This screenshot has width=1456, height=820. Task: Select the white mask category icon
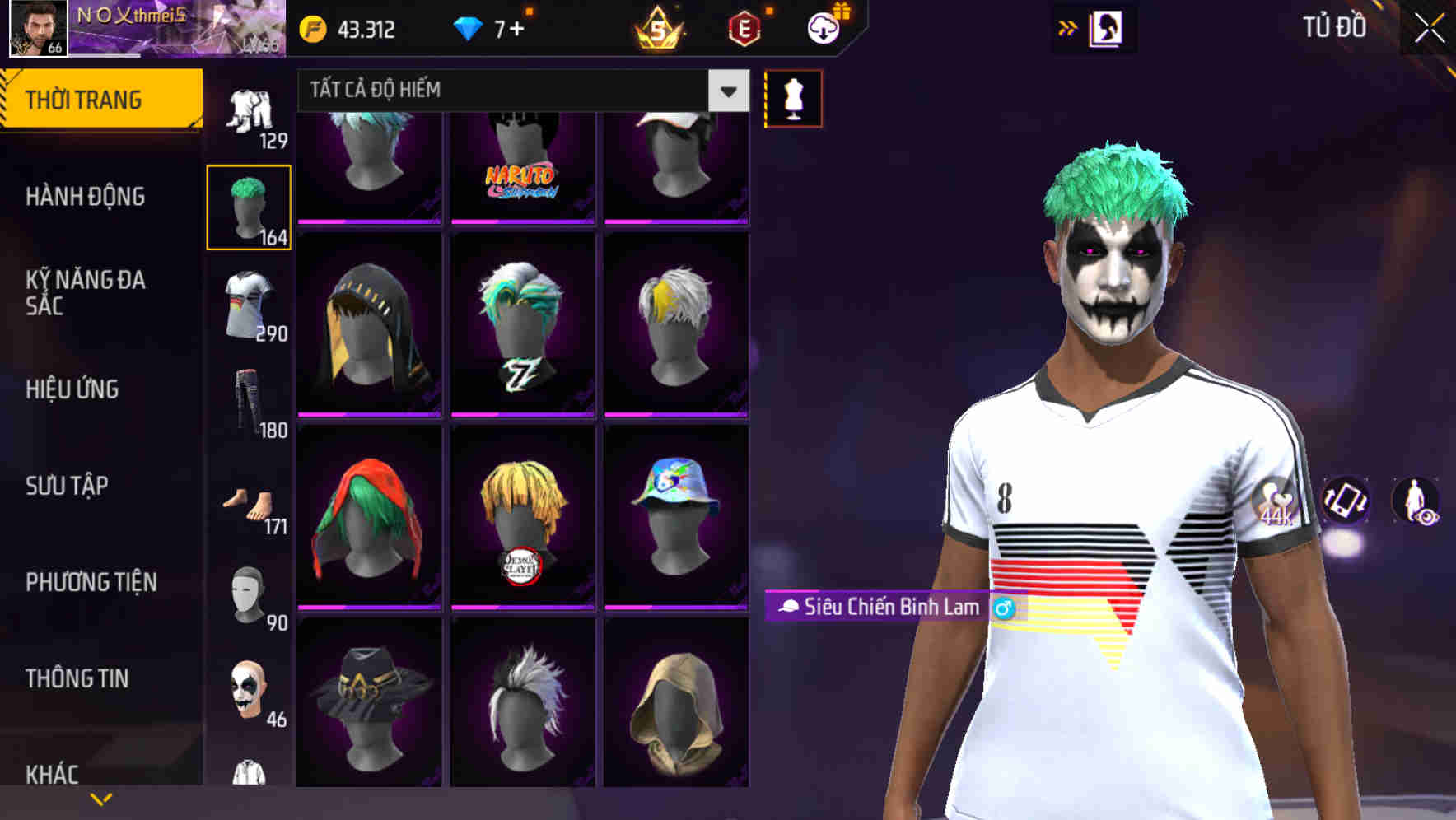(251, 593)
